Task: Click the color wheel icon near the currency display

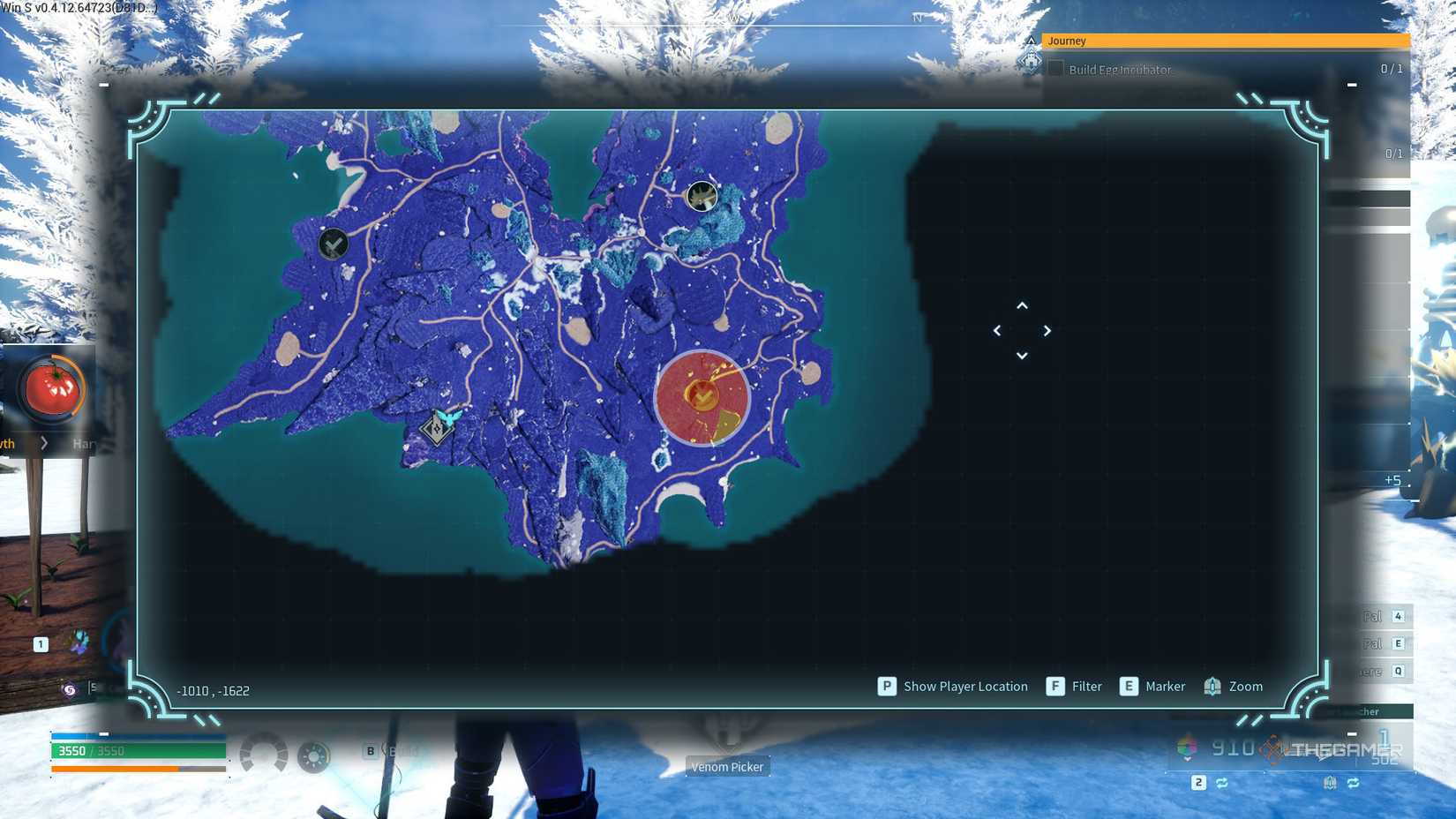Action: click(x=1184, y=748)
